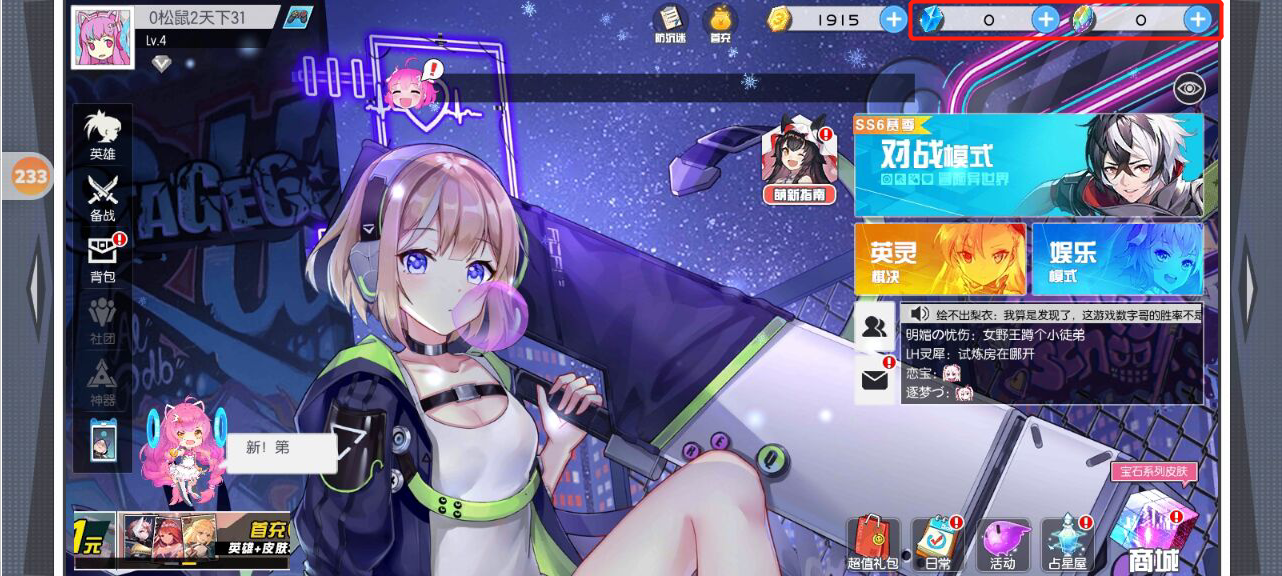This screenshot has width=1282, height=576.
Task: Open the 备战 crossed swords menu
Action: point(102,196)
